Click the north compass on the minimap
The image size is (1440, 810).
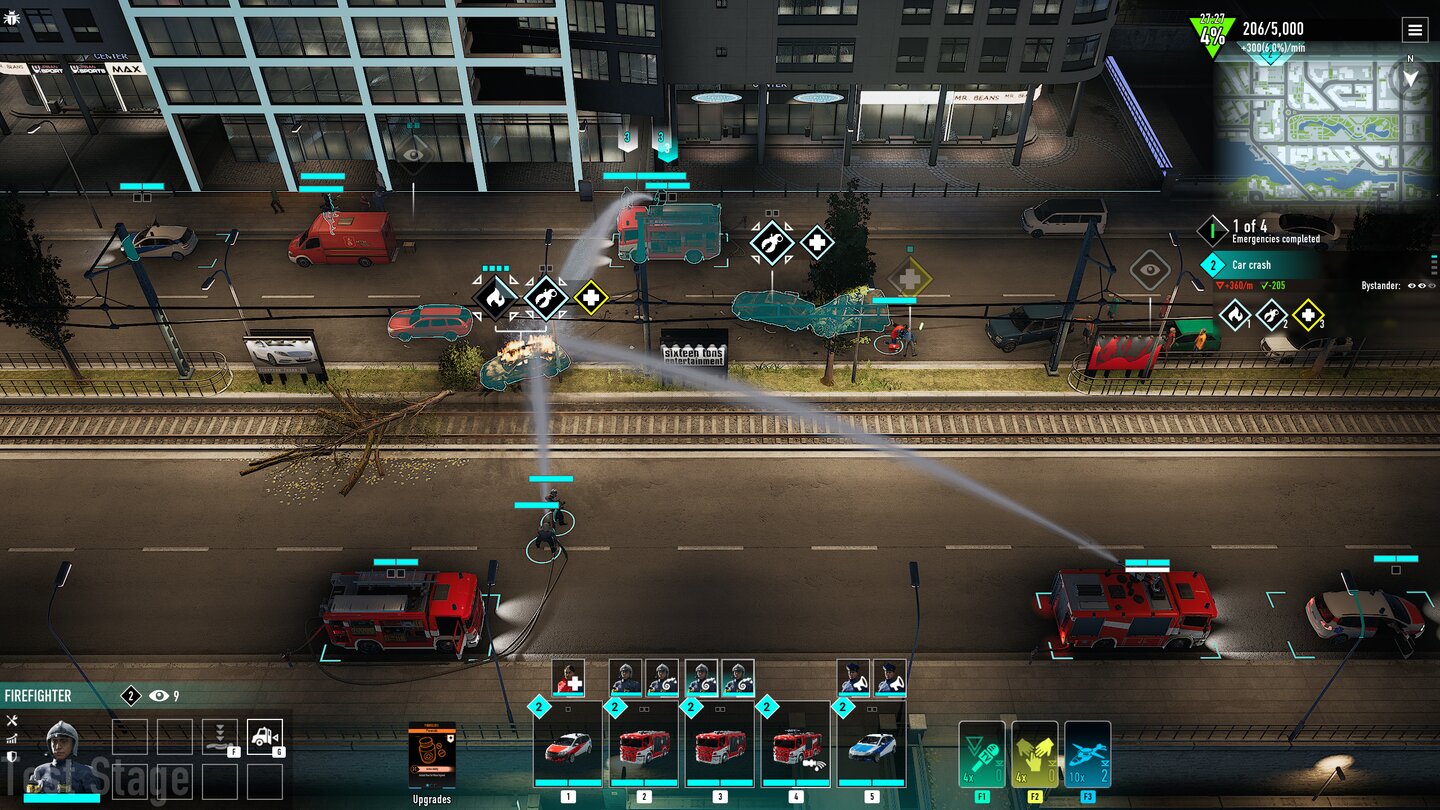pos(1410,76)
